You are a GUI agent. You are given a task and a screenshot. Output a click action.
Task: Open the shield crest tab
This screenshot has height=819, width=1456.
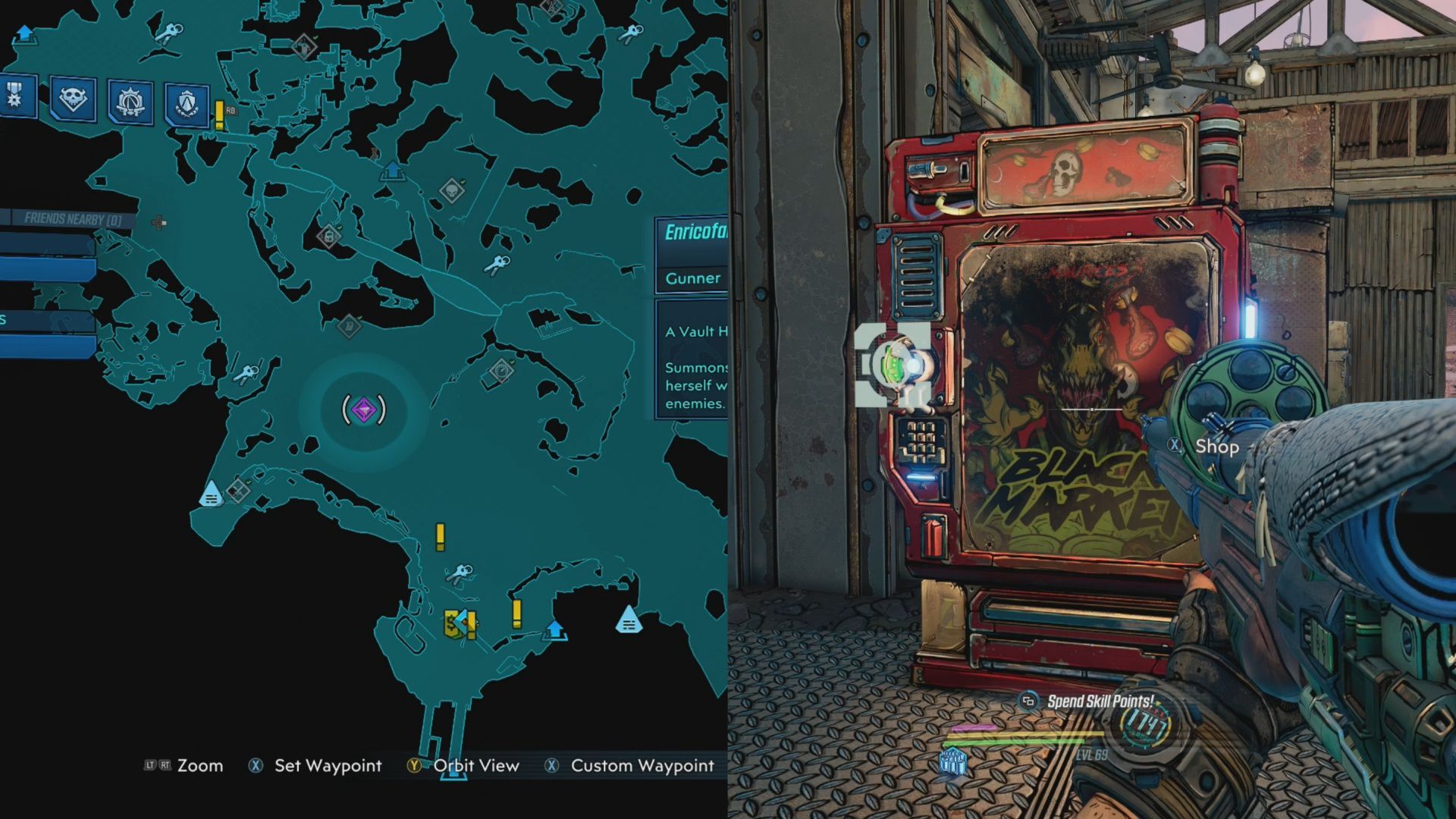[x=187, y=103]
